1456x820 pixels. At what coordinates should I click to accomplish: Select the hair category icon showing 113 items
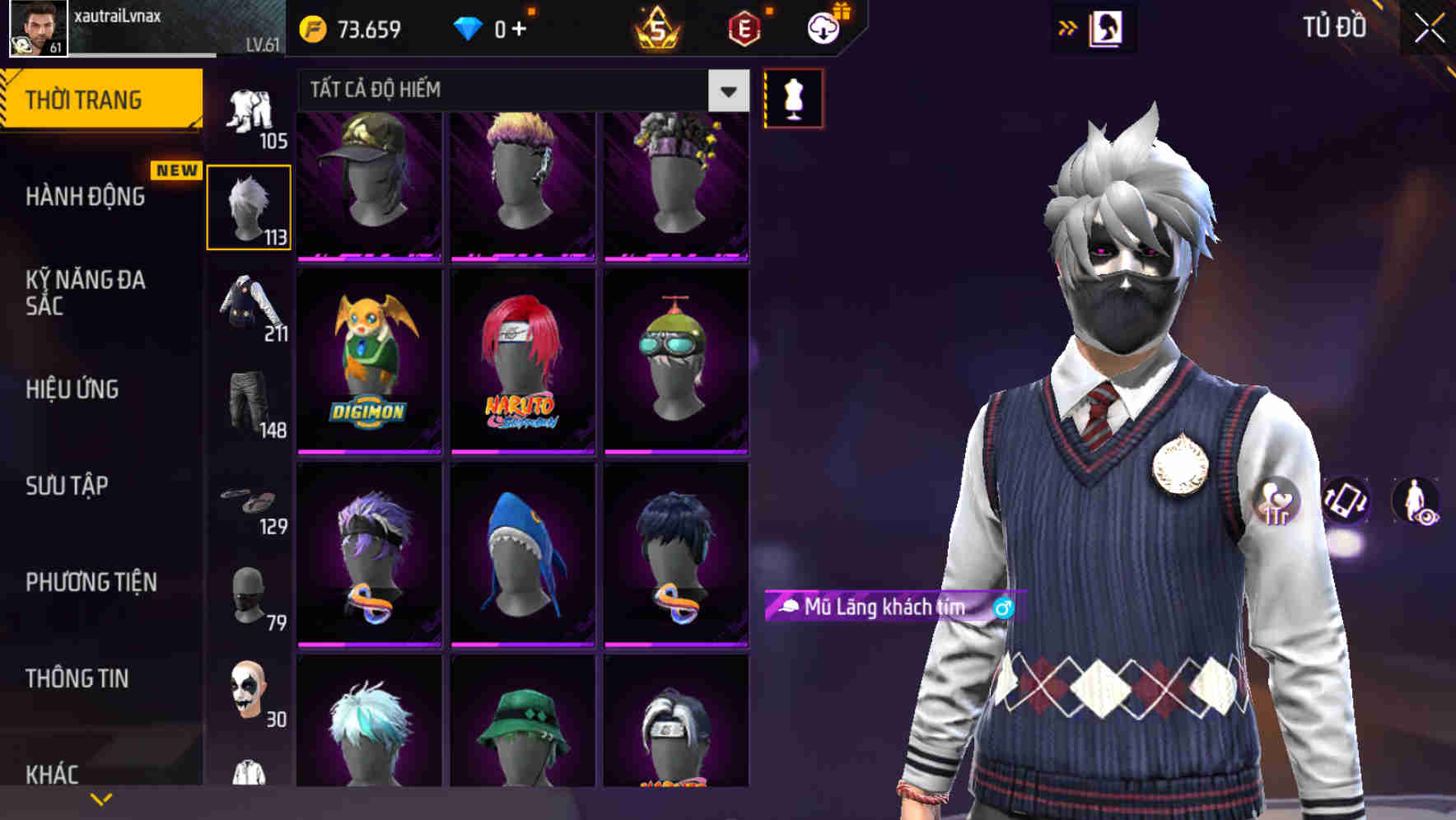tap(250, 207)
